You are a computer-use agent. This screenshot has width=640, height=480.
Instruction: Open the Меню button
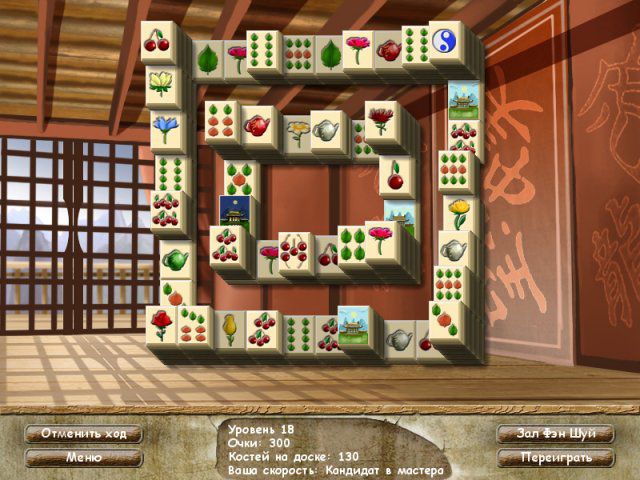coord(84,458)
